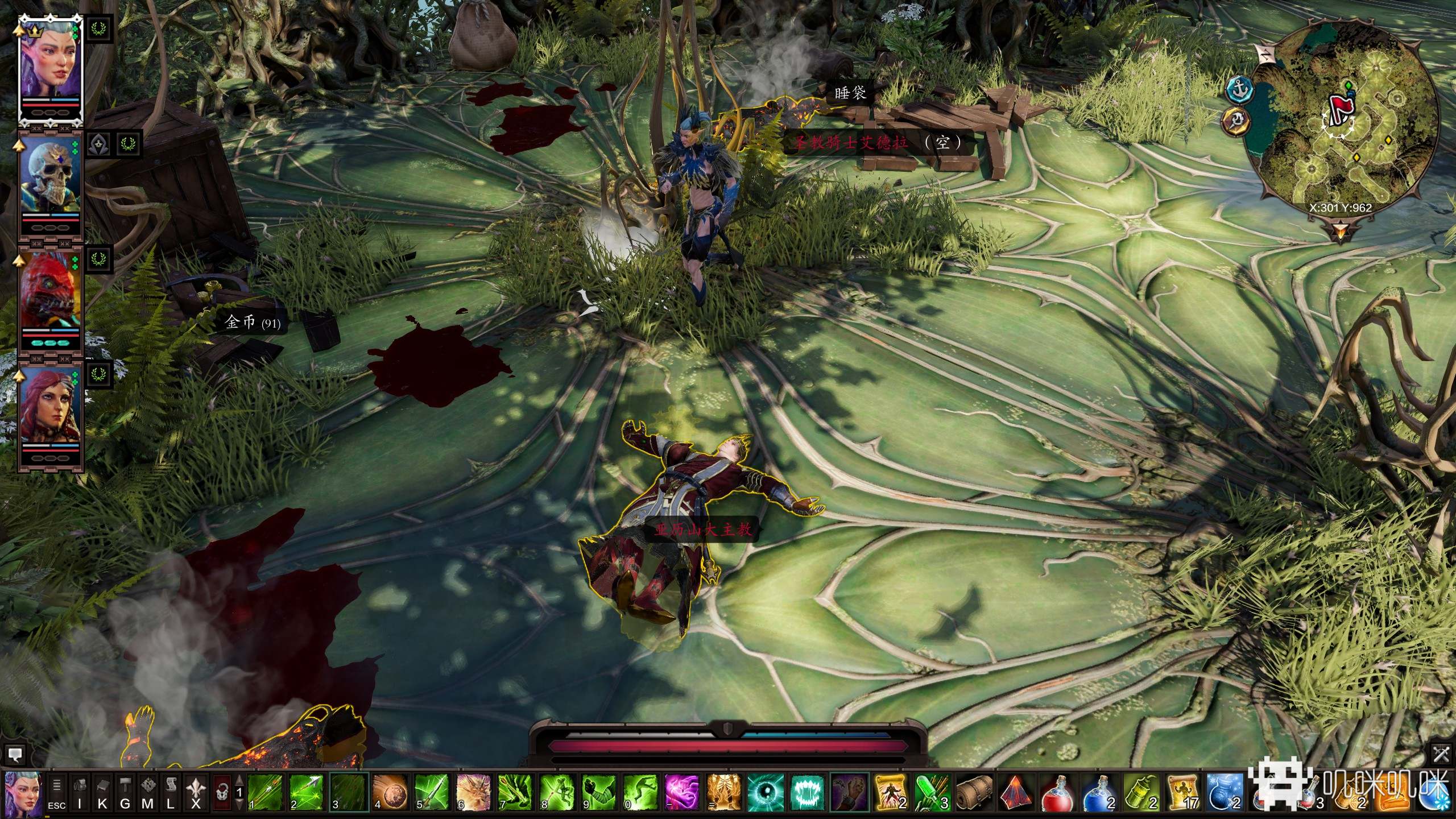Screen dimensions: 1456x819
Task: Open the map compass button
Action: point(148,792)
